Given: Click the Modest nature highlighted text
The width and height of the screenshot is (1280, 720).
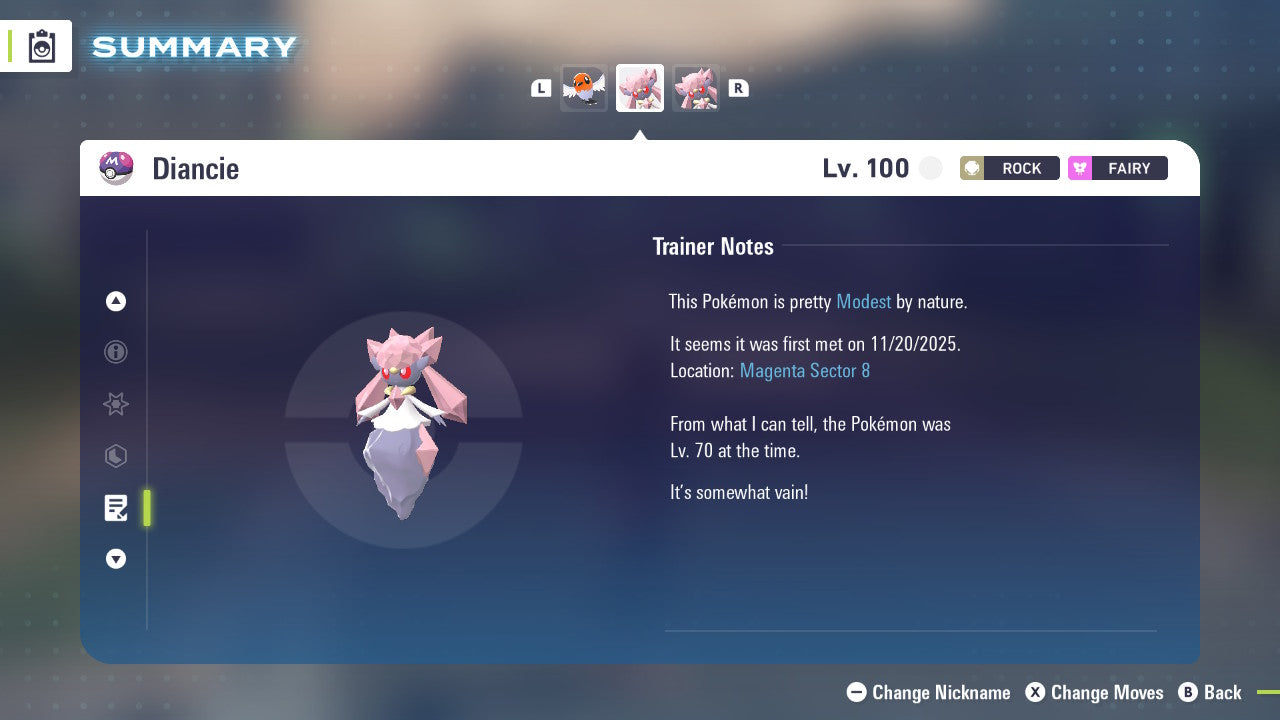Looking at the screenshot, I should 863,301.
